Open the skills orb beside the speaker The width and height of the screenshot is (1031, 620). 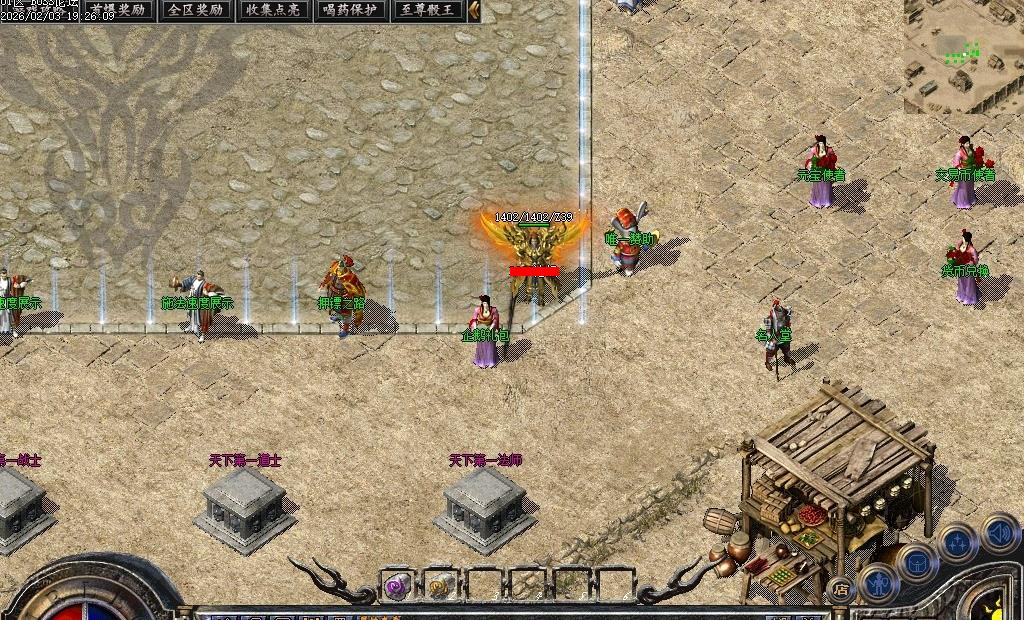[x=958, y=543]
